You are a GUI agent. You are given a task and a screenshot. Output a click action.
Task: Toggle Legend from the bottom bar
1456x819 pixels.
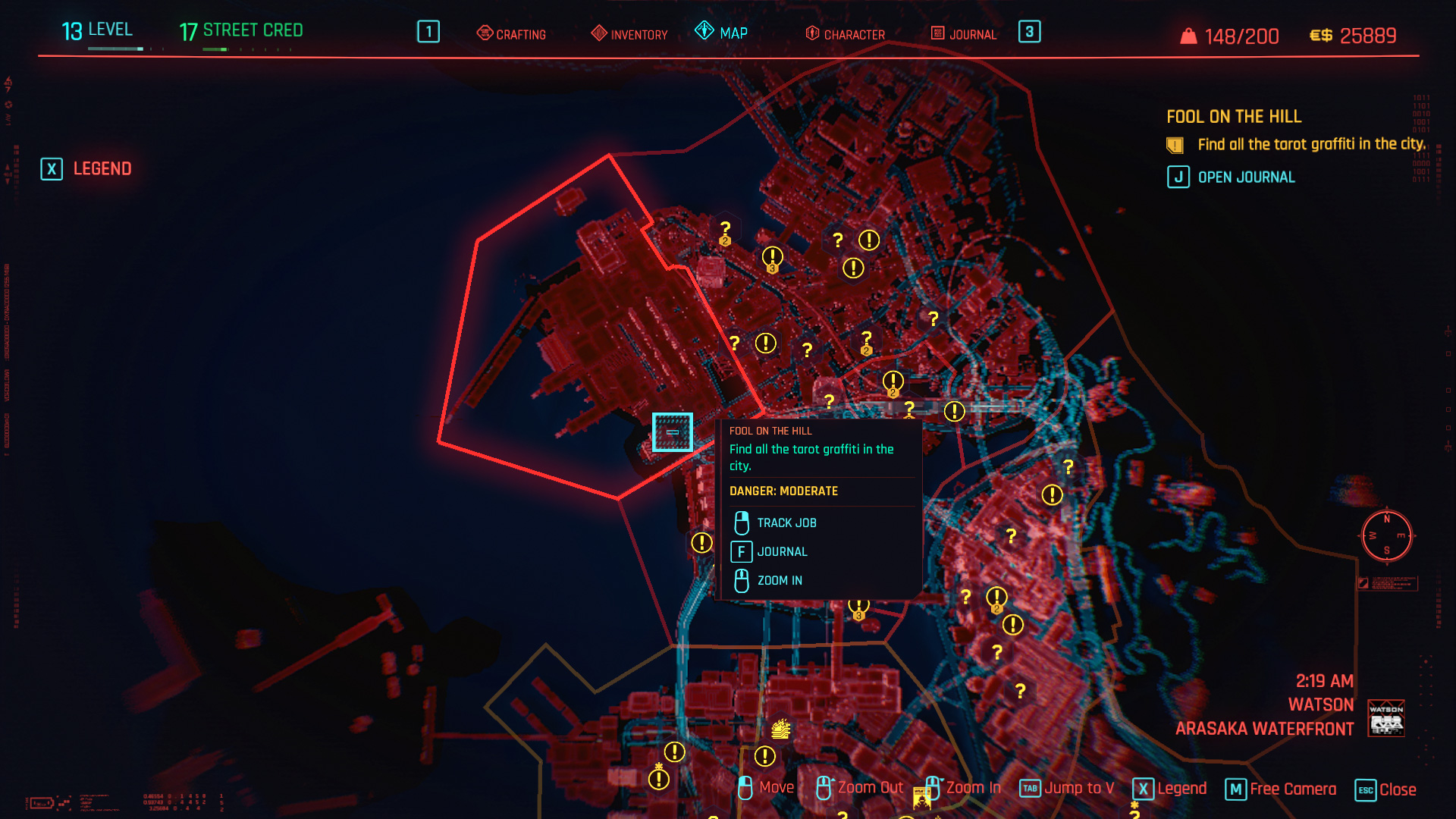pyautogui.click(x=1170, y=789)
